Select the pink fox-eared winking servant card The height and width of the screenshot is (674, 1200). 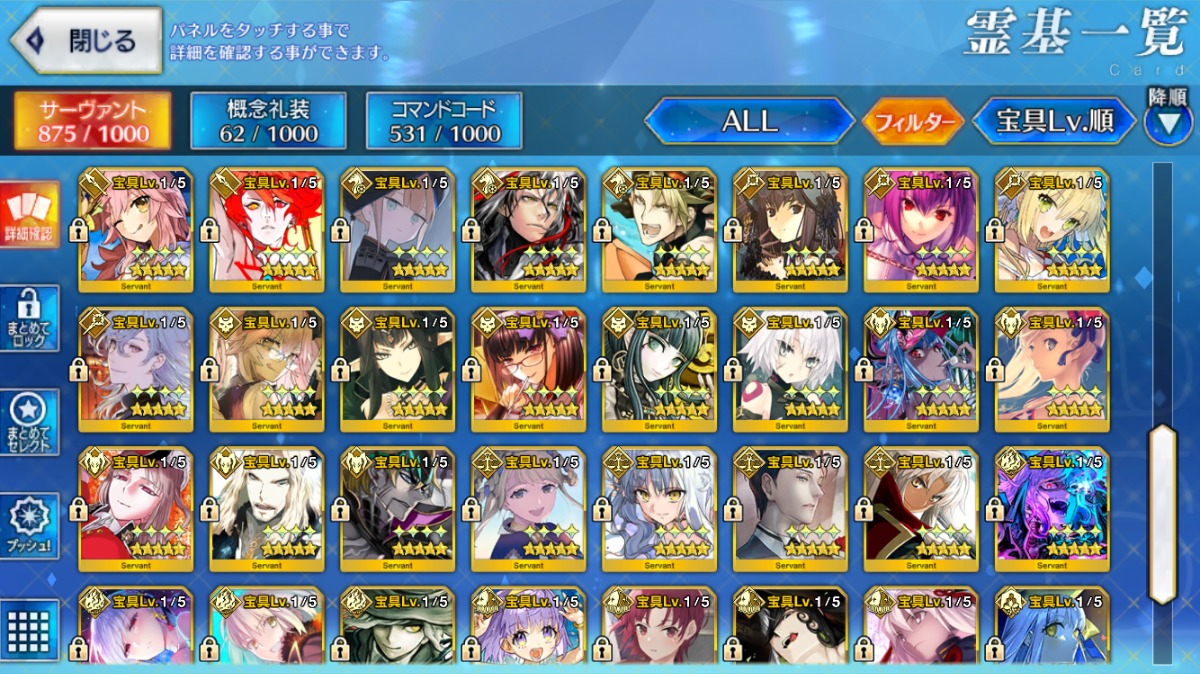[135, 230]
